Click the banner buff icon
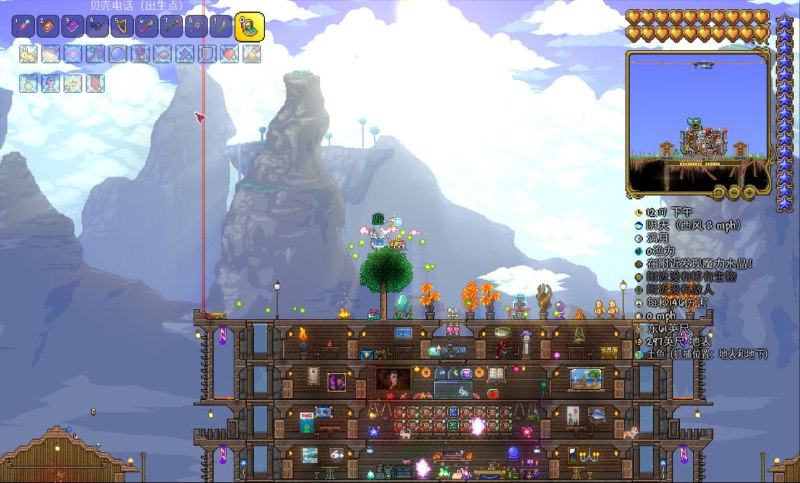Image resolution: width=800 pixels, height=483 pixels. [94, 83]
